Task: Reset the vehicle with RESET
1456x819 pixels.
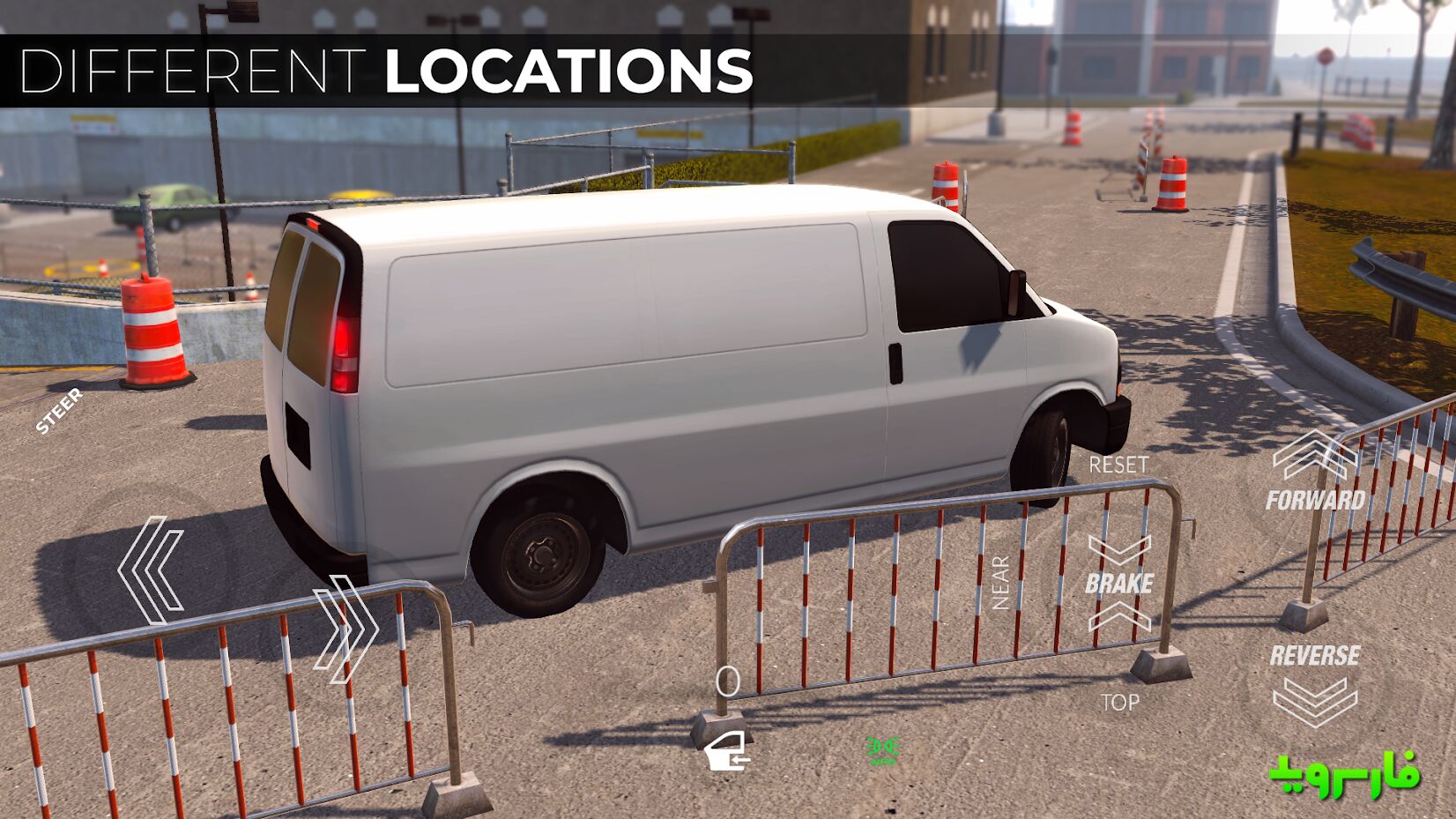Action: pos(1118,465)
